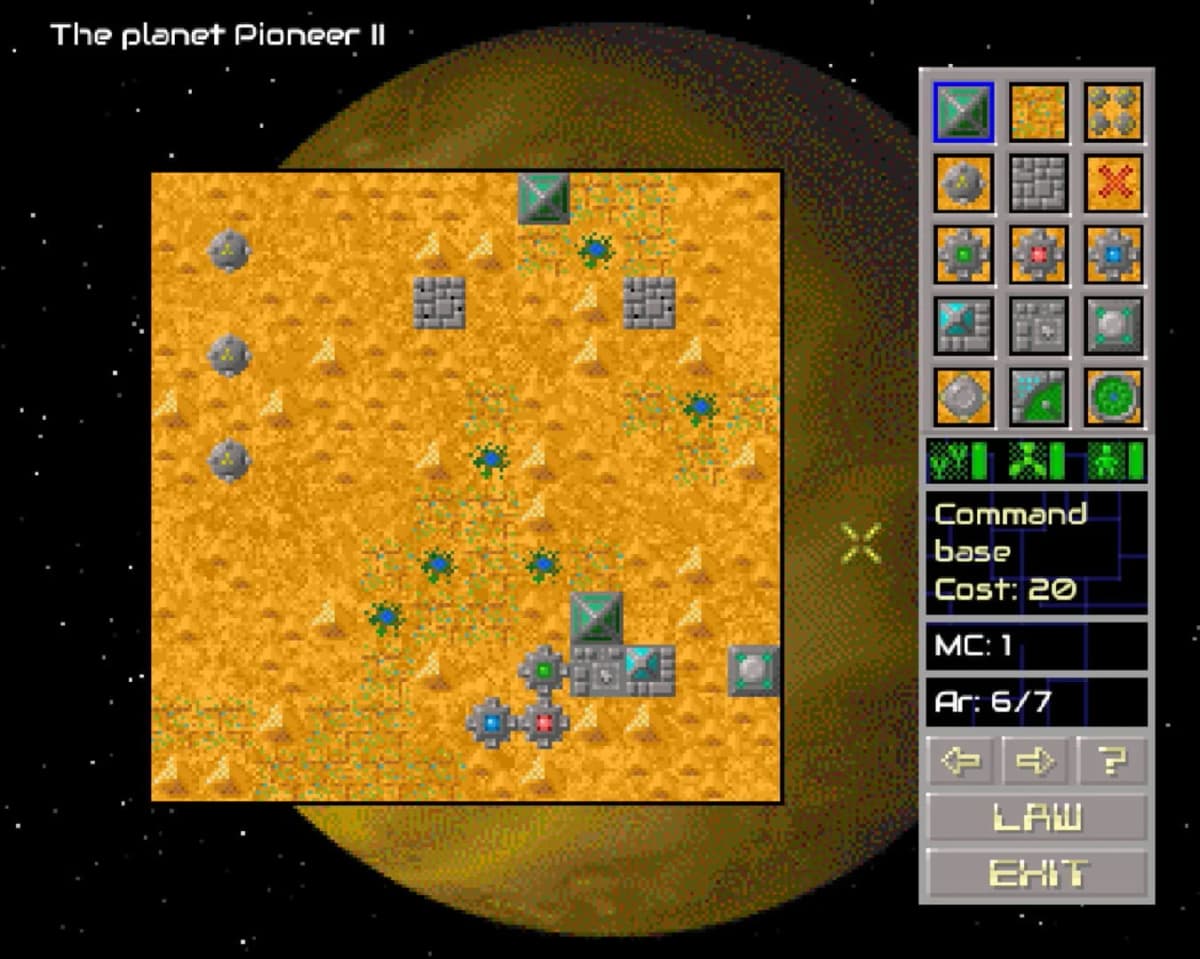Leave the planet view with EXIT
Viewport: 1200px width, 959px height.
coord(1036,873)
